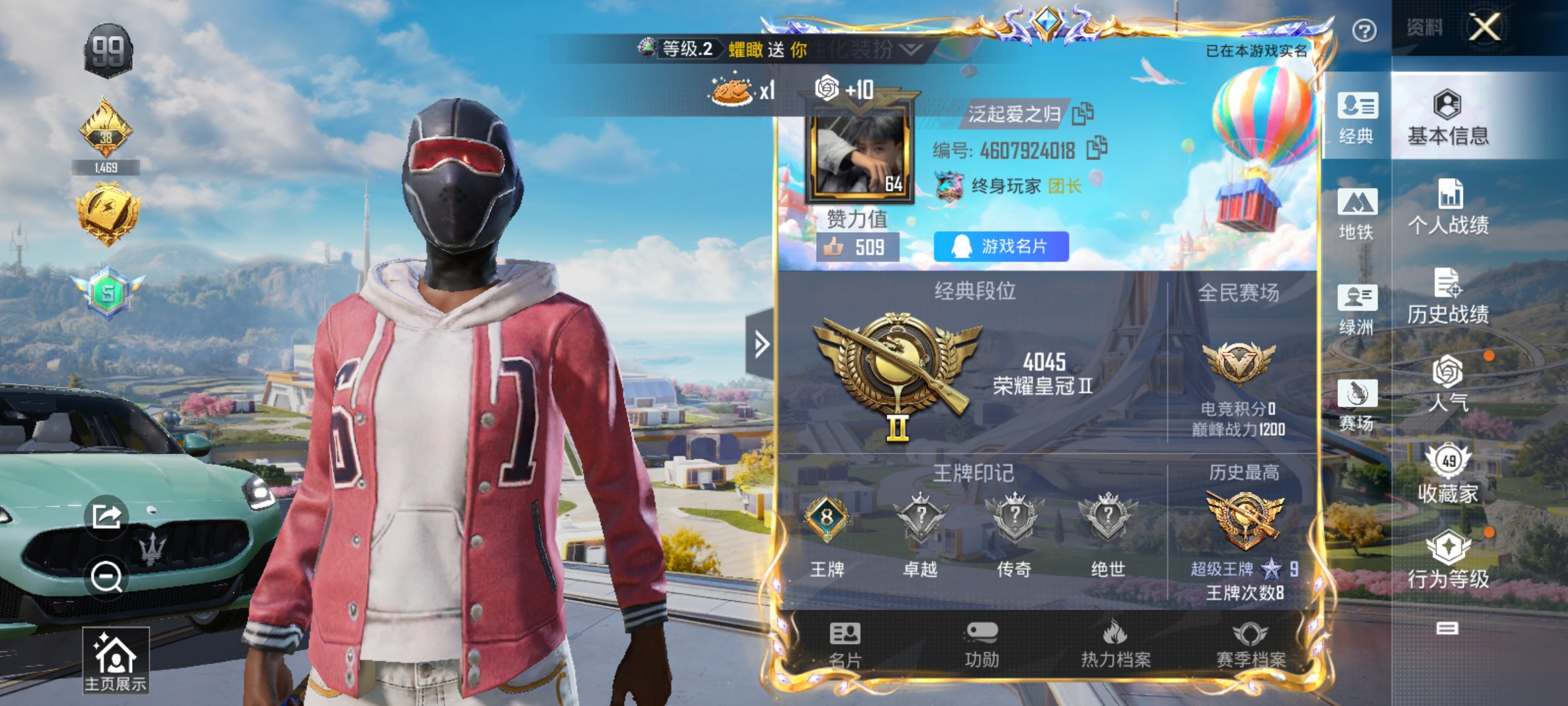Screen dimensions: 1568x706
Task: Click the question mark help icon
Action: click(1364, 31)
